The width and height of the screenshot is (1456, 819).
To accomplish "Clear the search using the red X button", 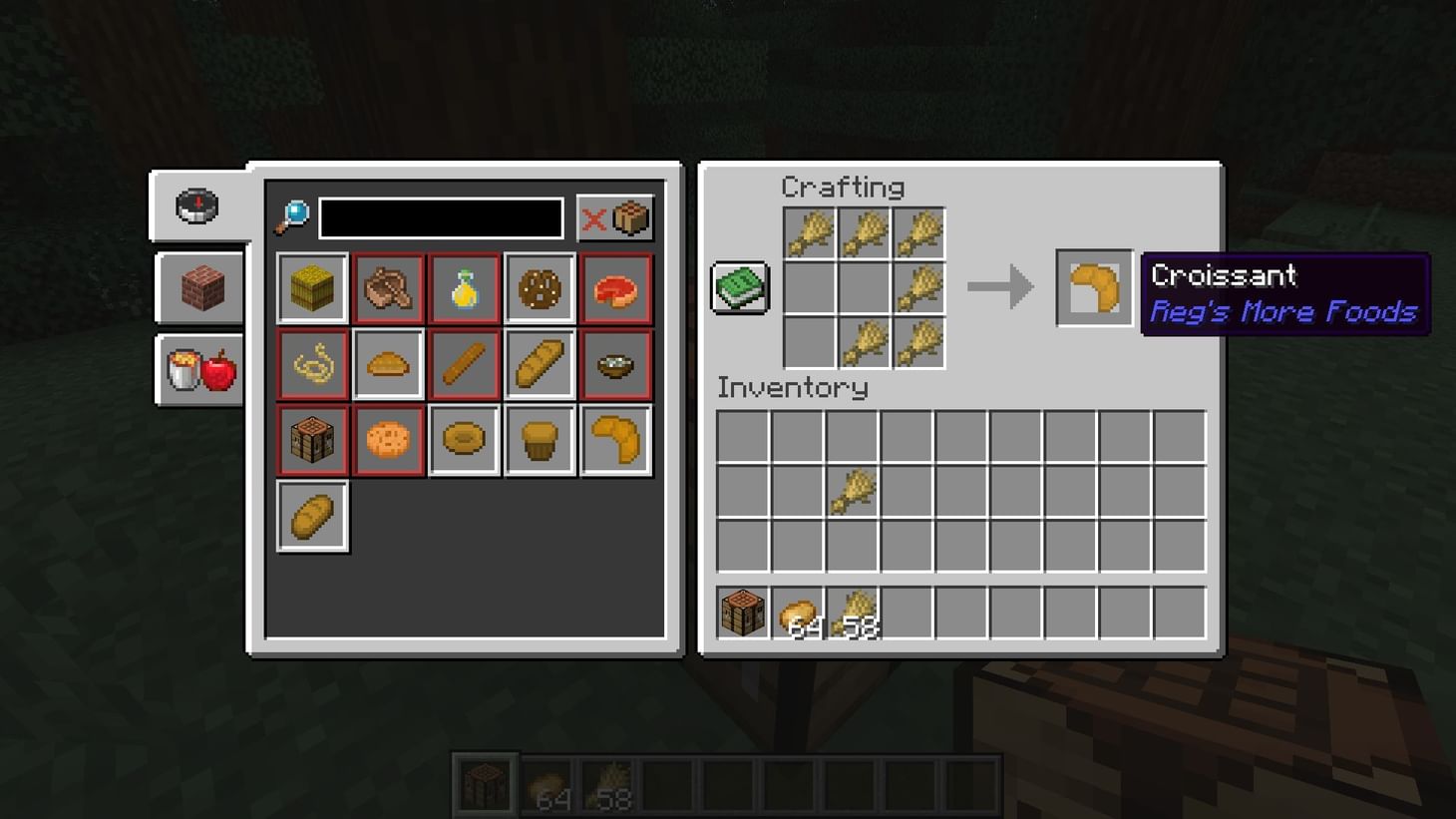I will [595, 218].
